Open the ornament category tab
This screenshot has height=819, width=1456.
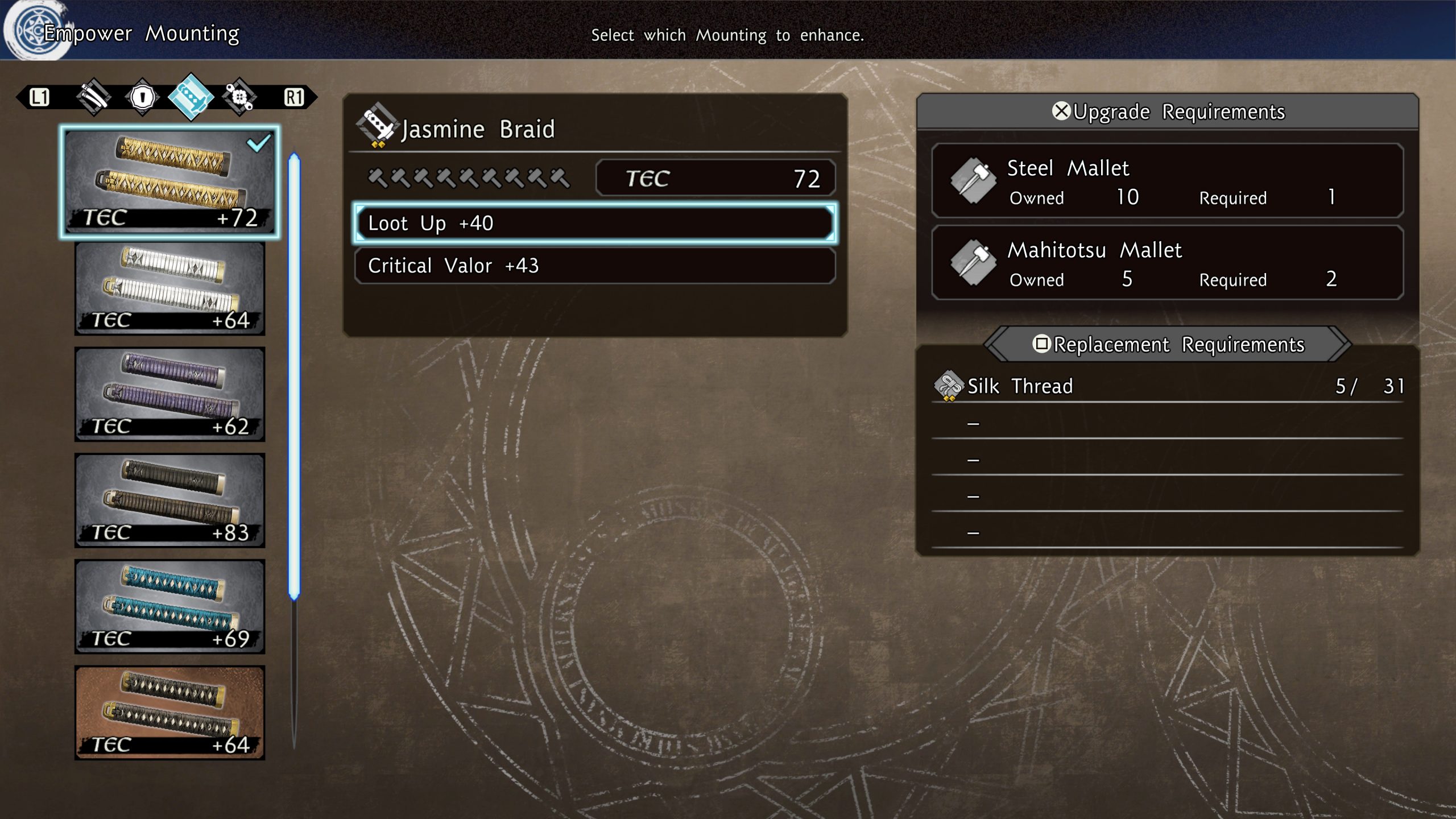239,97
